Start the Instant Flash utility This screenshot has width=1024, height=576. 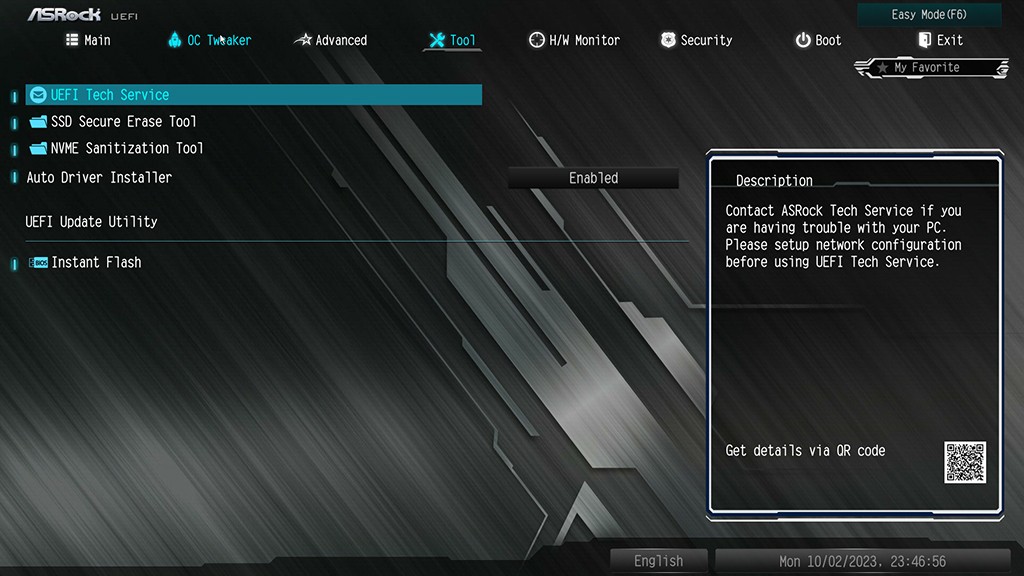point(96,262)
